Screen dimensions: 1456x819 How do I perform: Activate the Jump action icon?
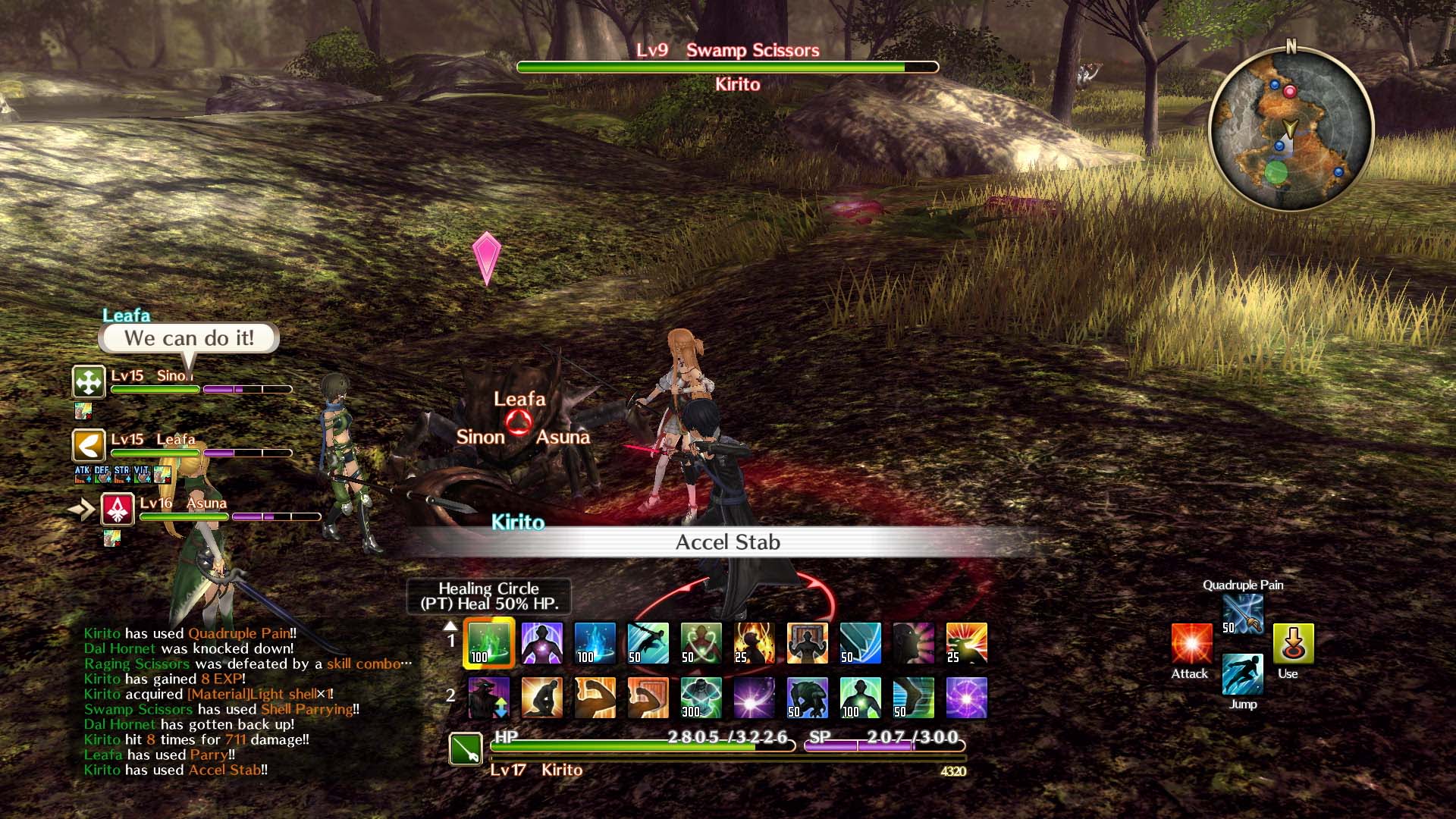click(1243, 674)
